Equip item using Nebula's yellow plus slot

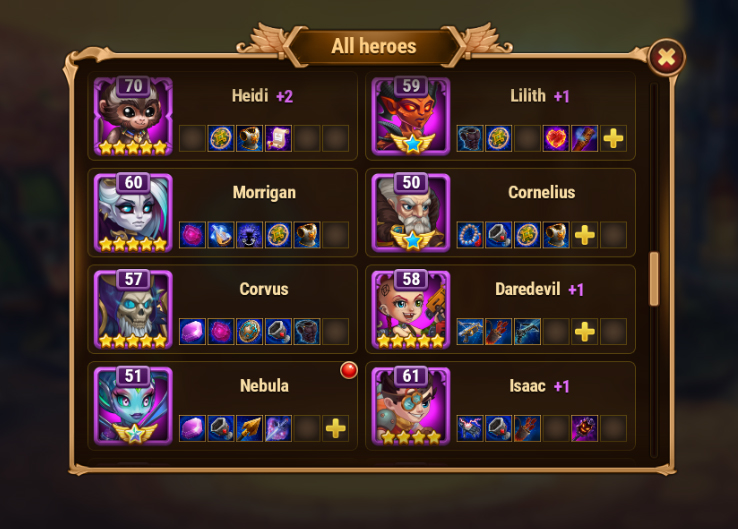coord(336,428)
